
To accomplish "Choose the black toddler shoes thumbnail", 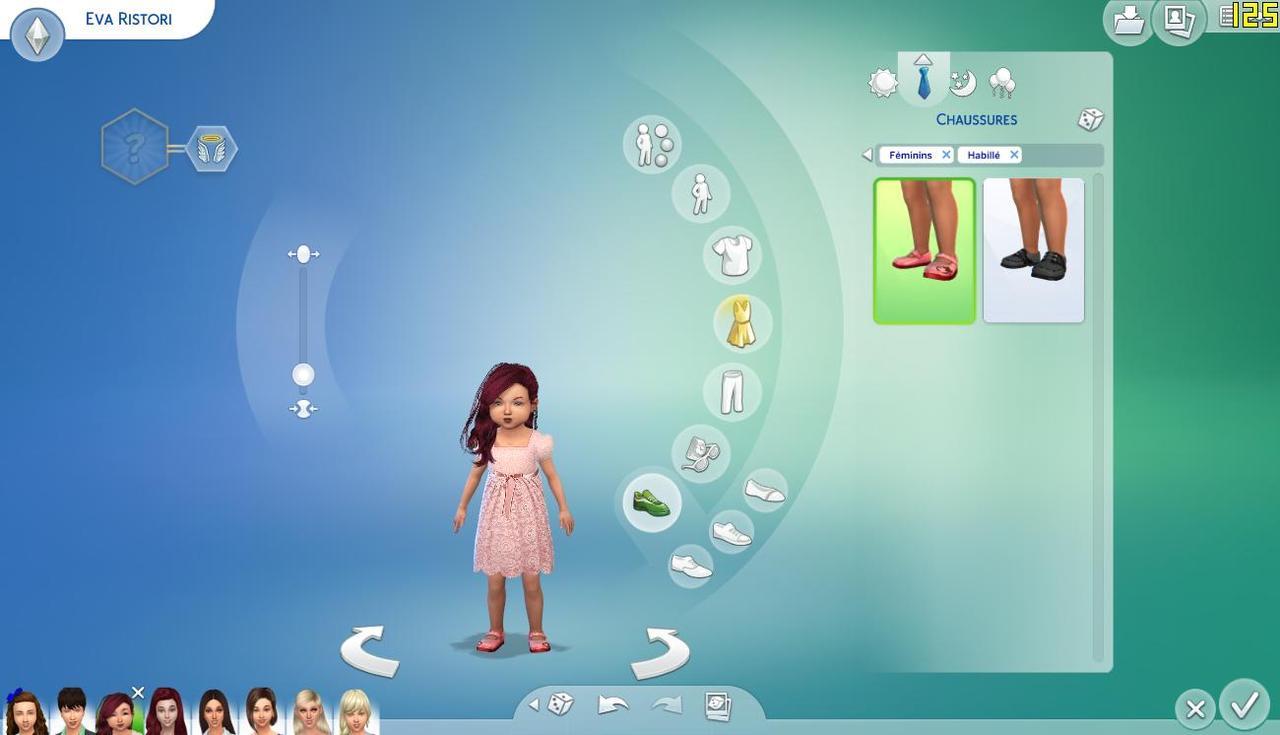I will [1033, 251].
